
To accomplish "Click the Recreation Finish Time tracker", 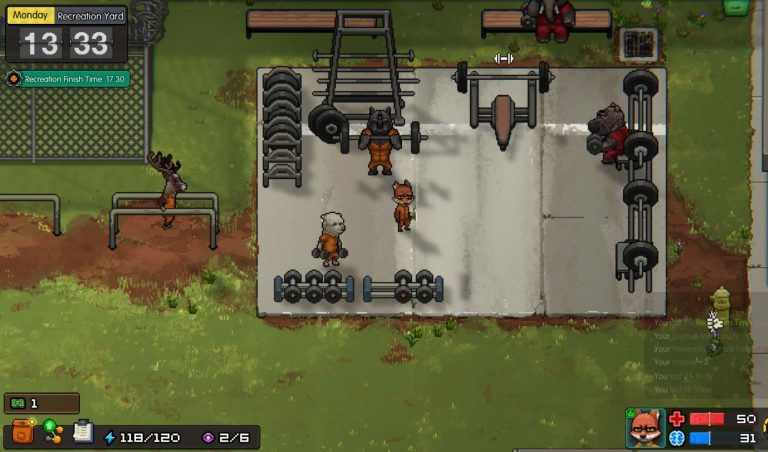I will tap(68, 79).
